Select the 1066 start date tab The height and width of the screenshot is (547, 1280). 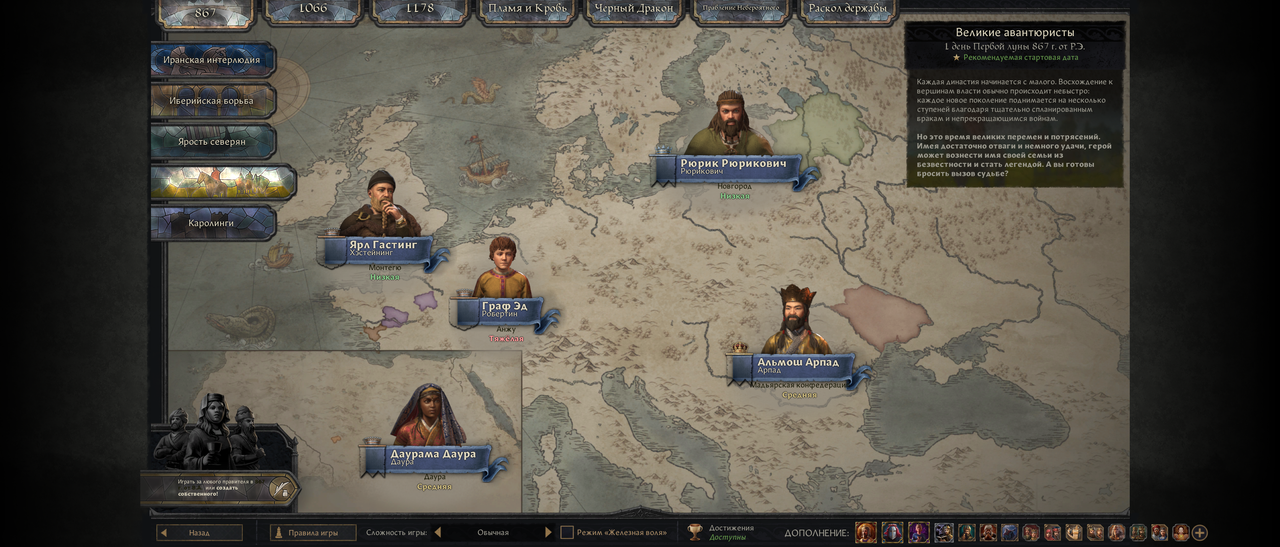(313, 9)
